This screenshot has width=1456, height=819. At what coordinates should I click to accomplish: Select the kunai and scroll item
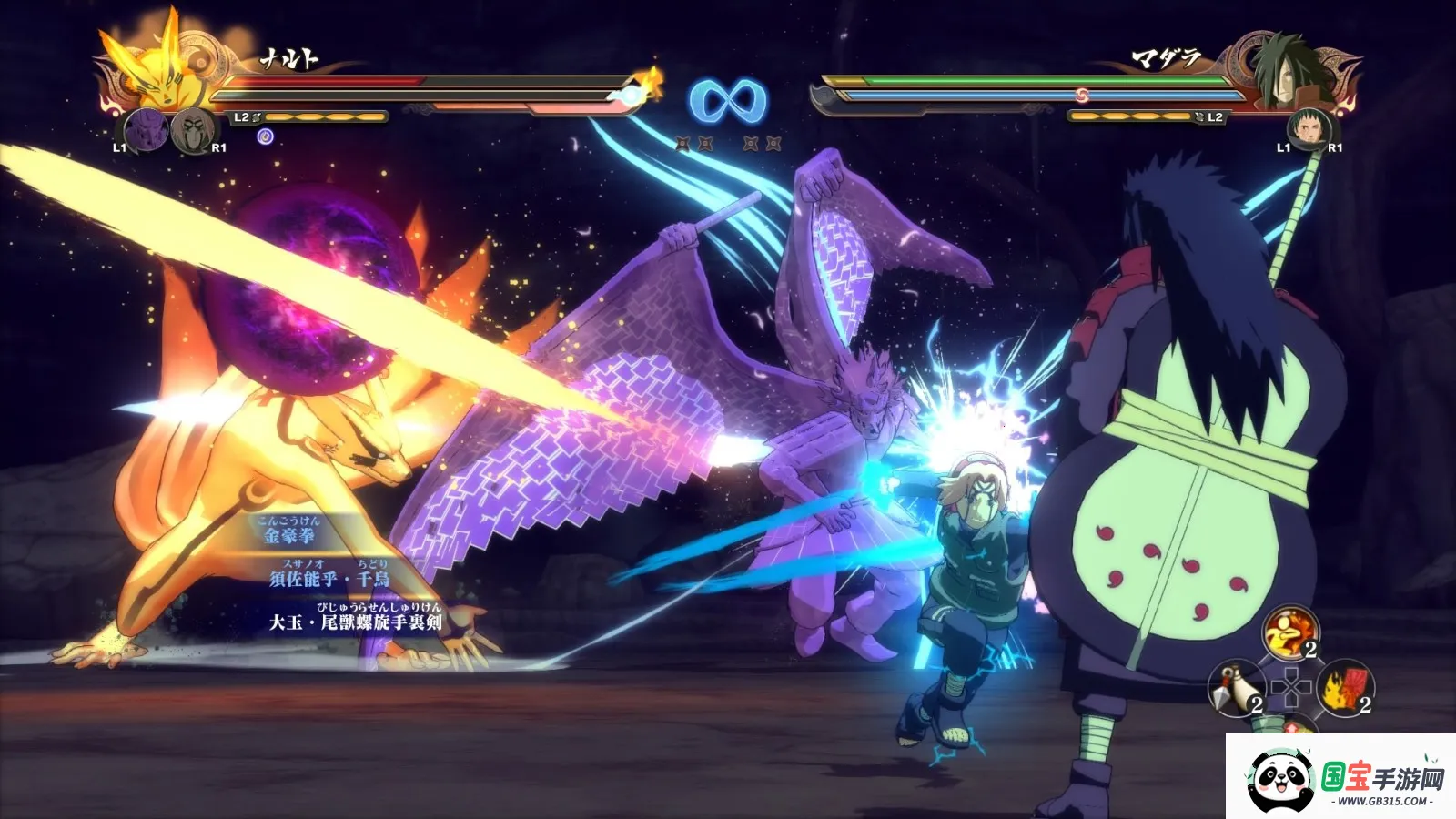pyautogui.click(x=1236, y=689)
